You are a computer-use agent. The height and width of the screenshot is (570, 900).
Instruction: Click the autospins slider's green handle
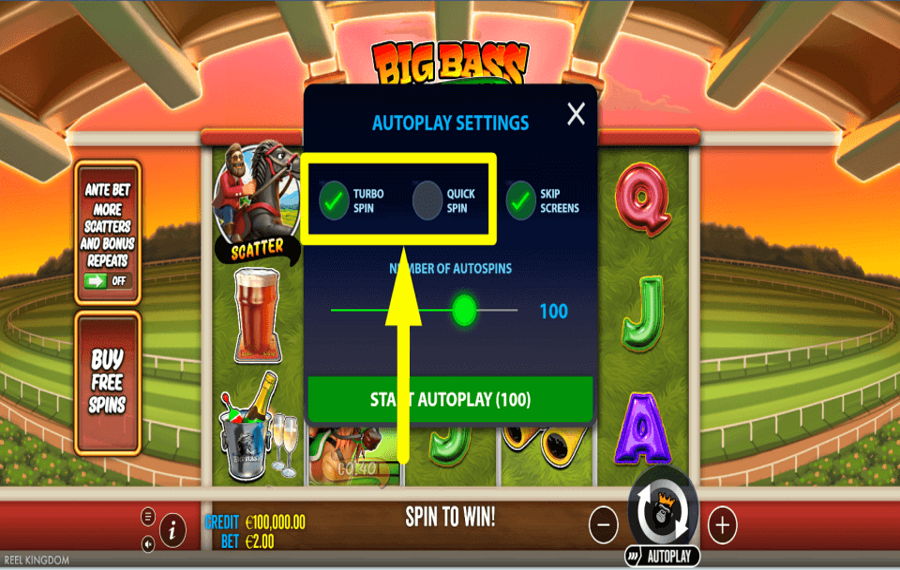(464, 310)
